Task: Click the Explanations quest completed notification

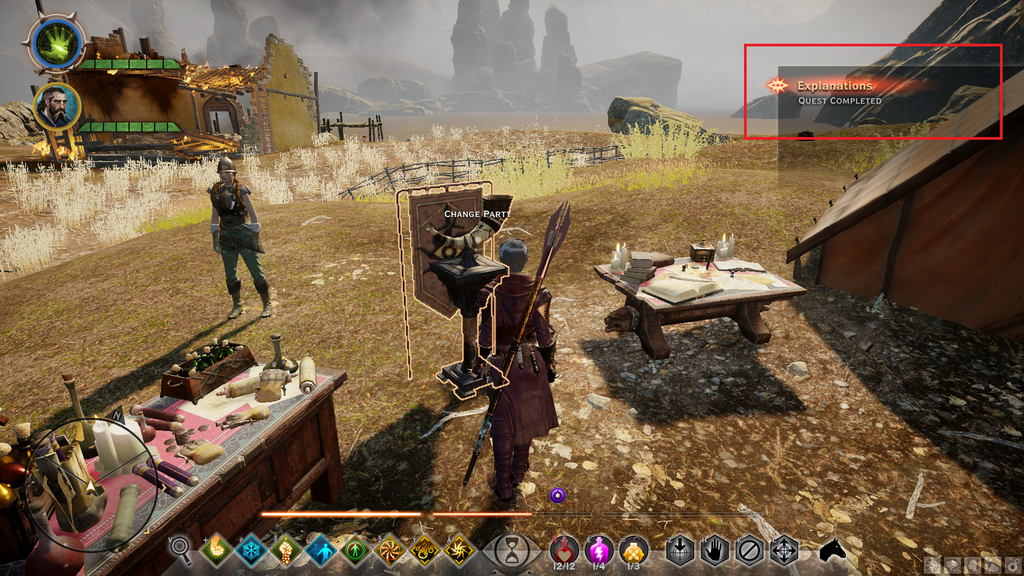Action: click(871, 91)
